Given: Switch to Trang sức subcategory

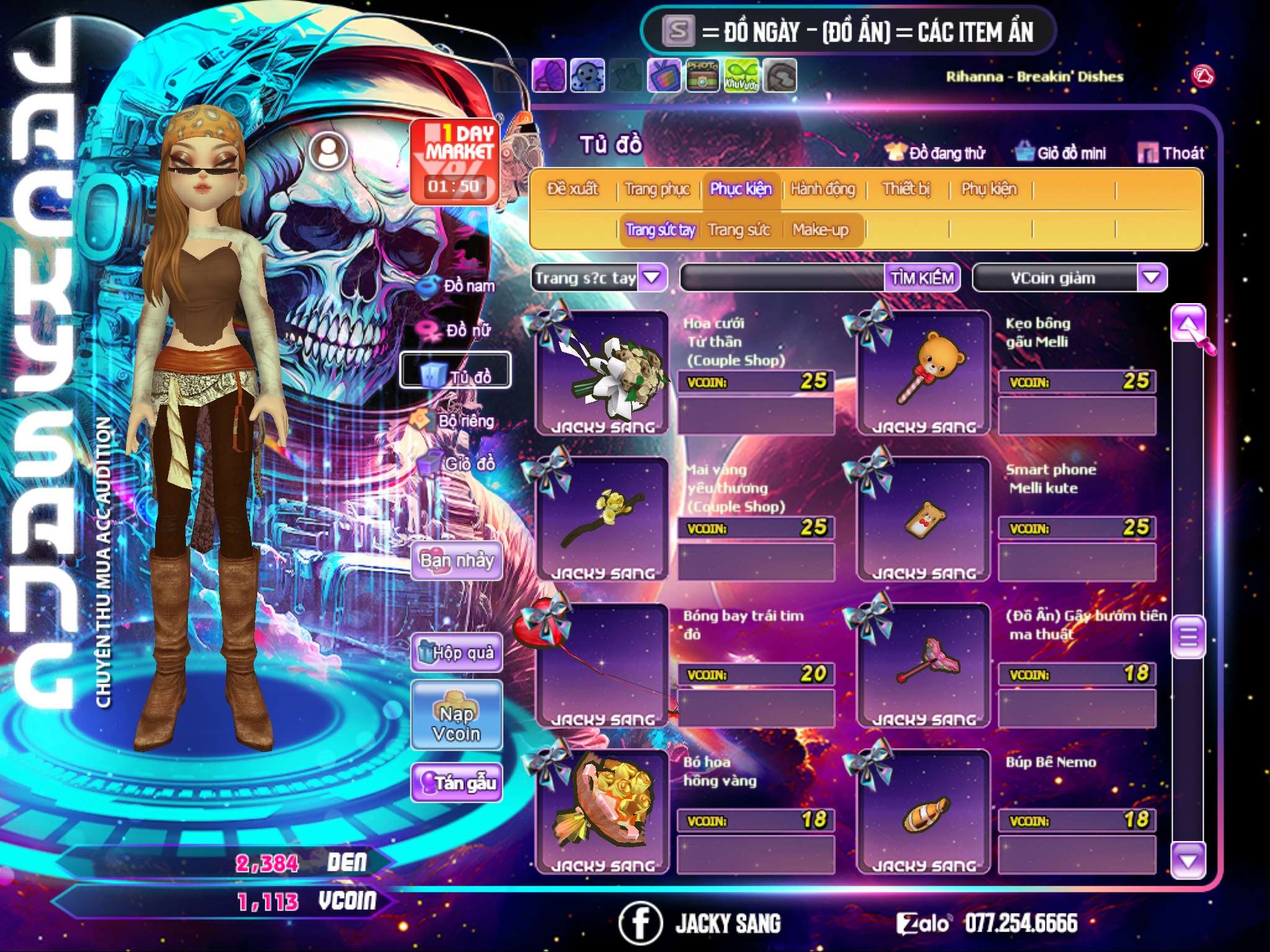Looking at the screenshot, I should [739, 230].
